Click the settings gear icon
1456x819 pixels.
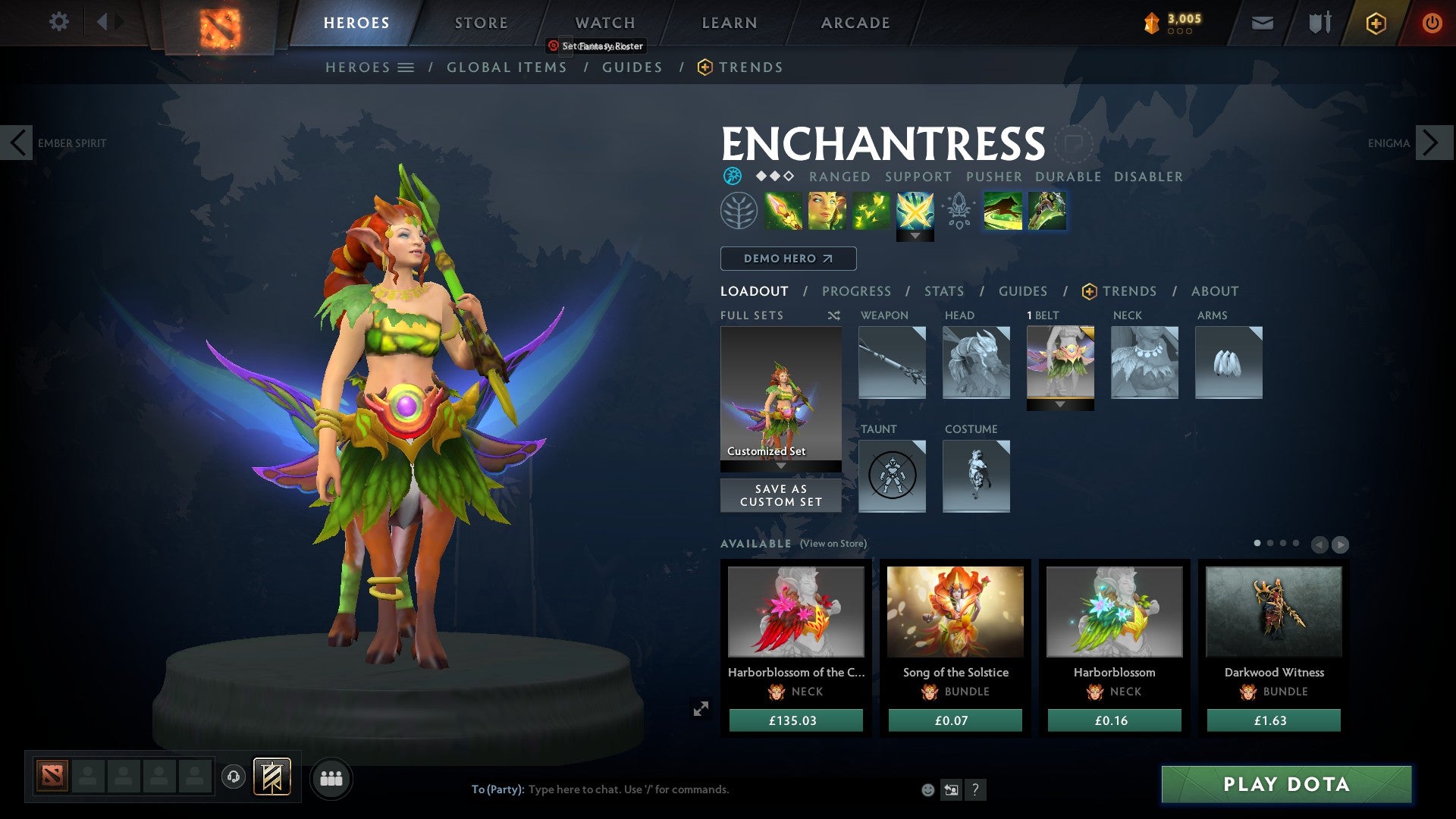click(58, 22)
